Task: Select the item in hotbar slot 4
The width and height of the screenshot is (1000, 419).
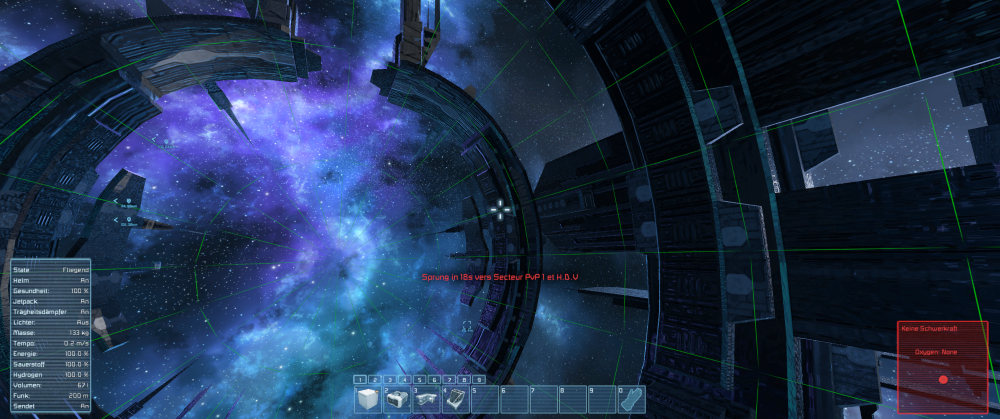Action: [x=455, y=399]
